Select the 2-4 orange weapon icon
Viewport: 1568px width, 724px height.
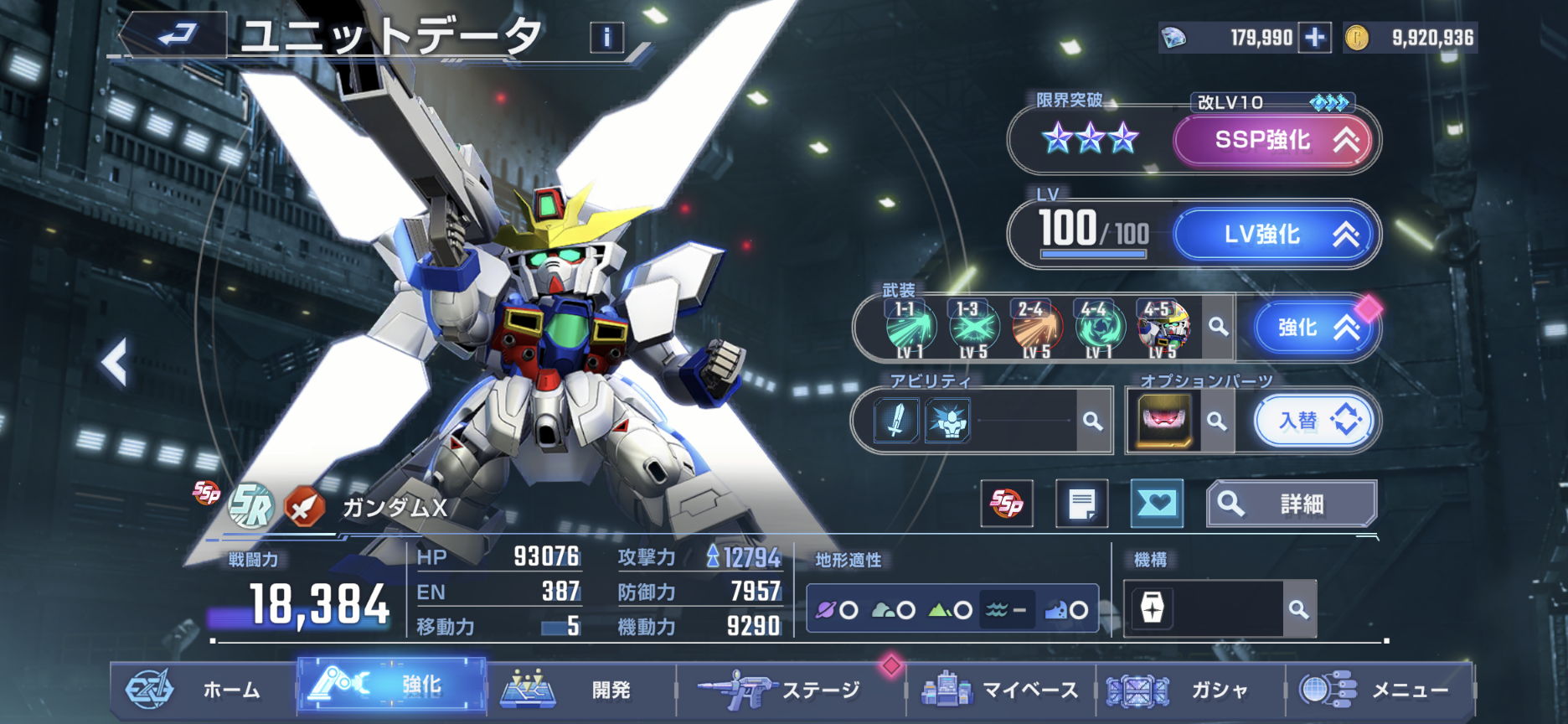[1036, 328]
